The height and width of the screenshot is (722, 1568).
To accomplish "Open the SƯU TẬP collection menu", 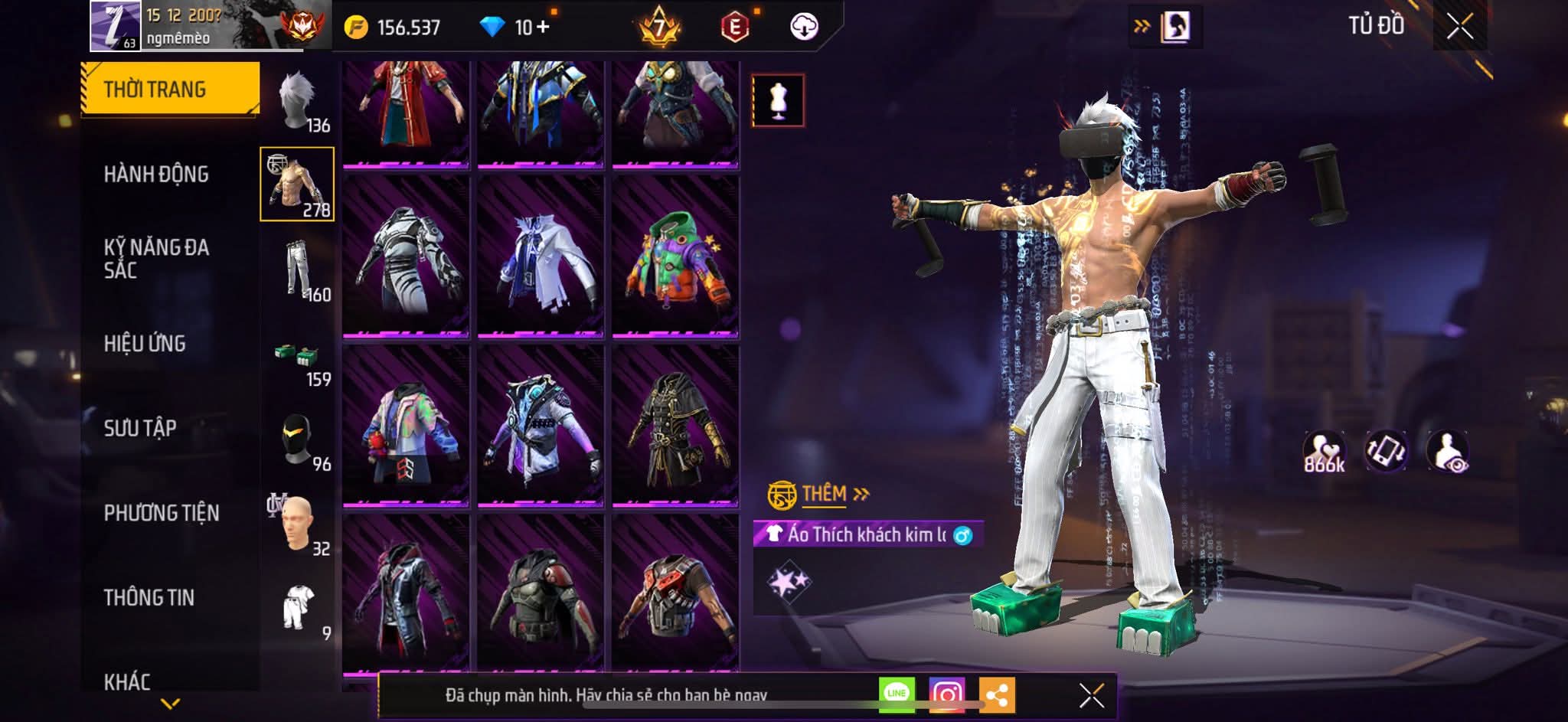I will coord(140,428).
